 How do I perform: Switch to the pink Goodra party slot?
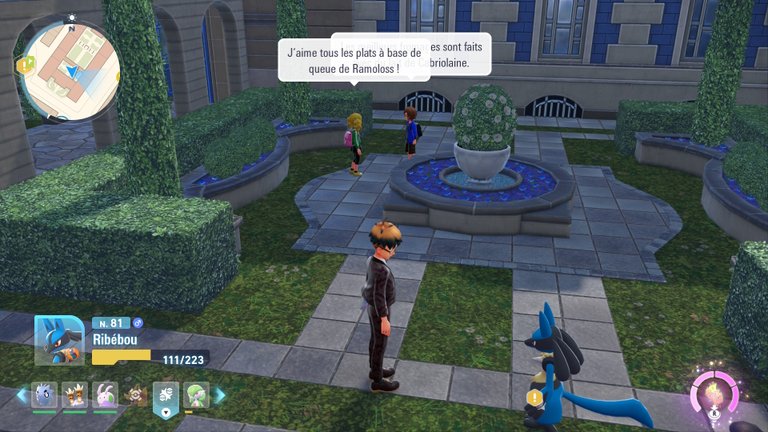[104, 394]
